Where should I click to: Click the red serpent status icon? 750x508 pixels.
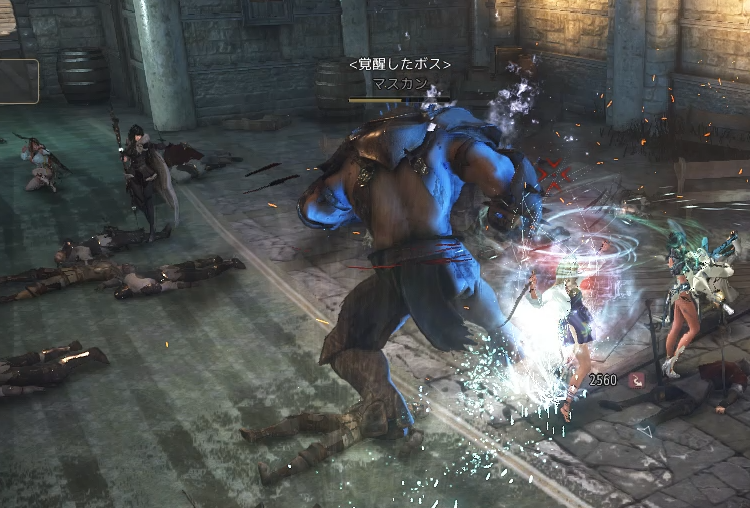[636, 380]
